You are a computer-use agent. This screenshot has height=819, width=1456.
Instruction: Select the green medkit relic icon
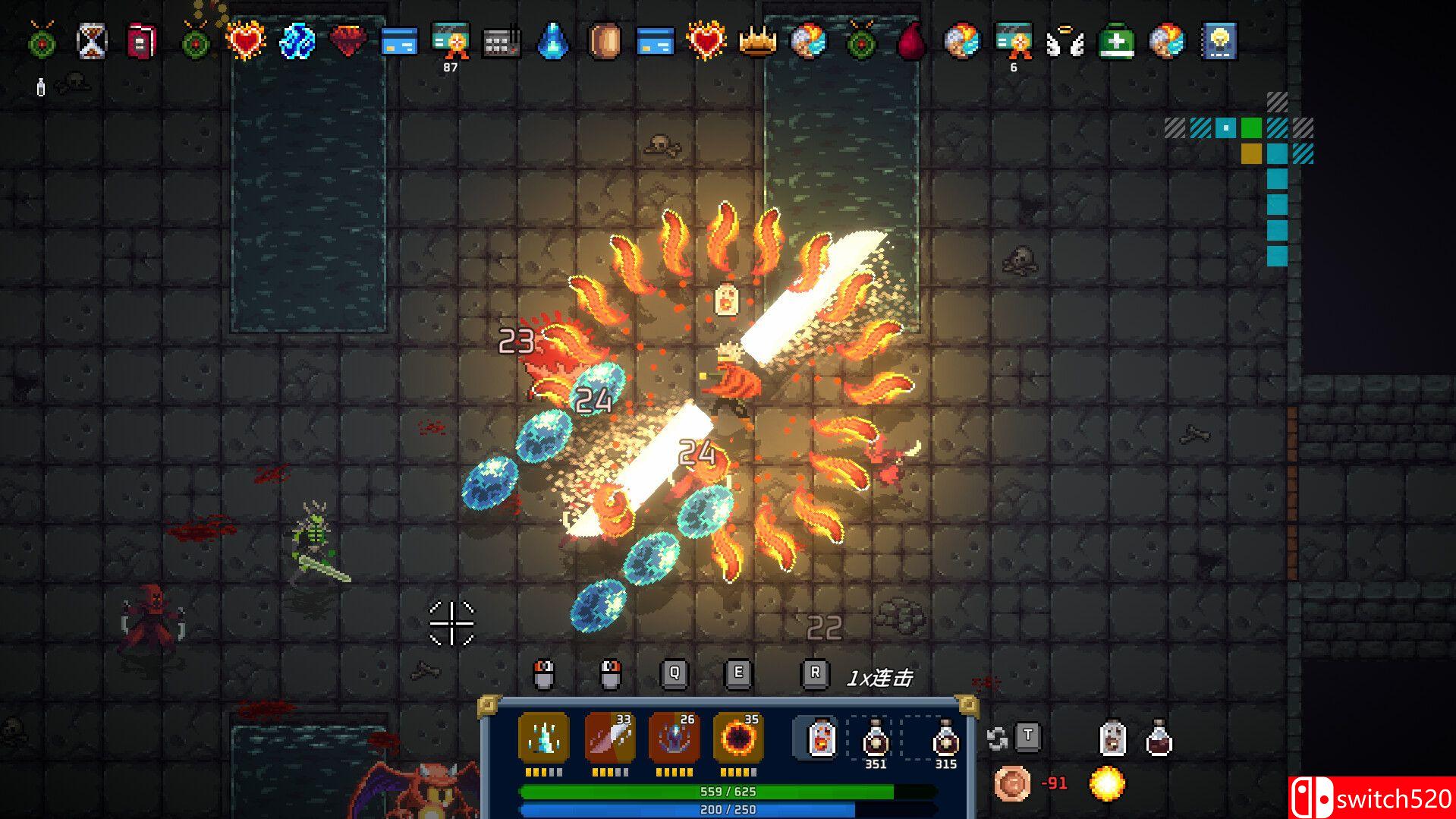tap(1116, 41)
